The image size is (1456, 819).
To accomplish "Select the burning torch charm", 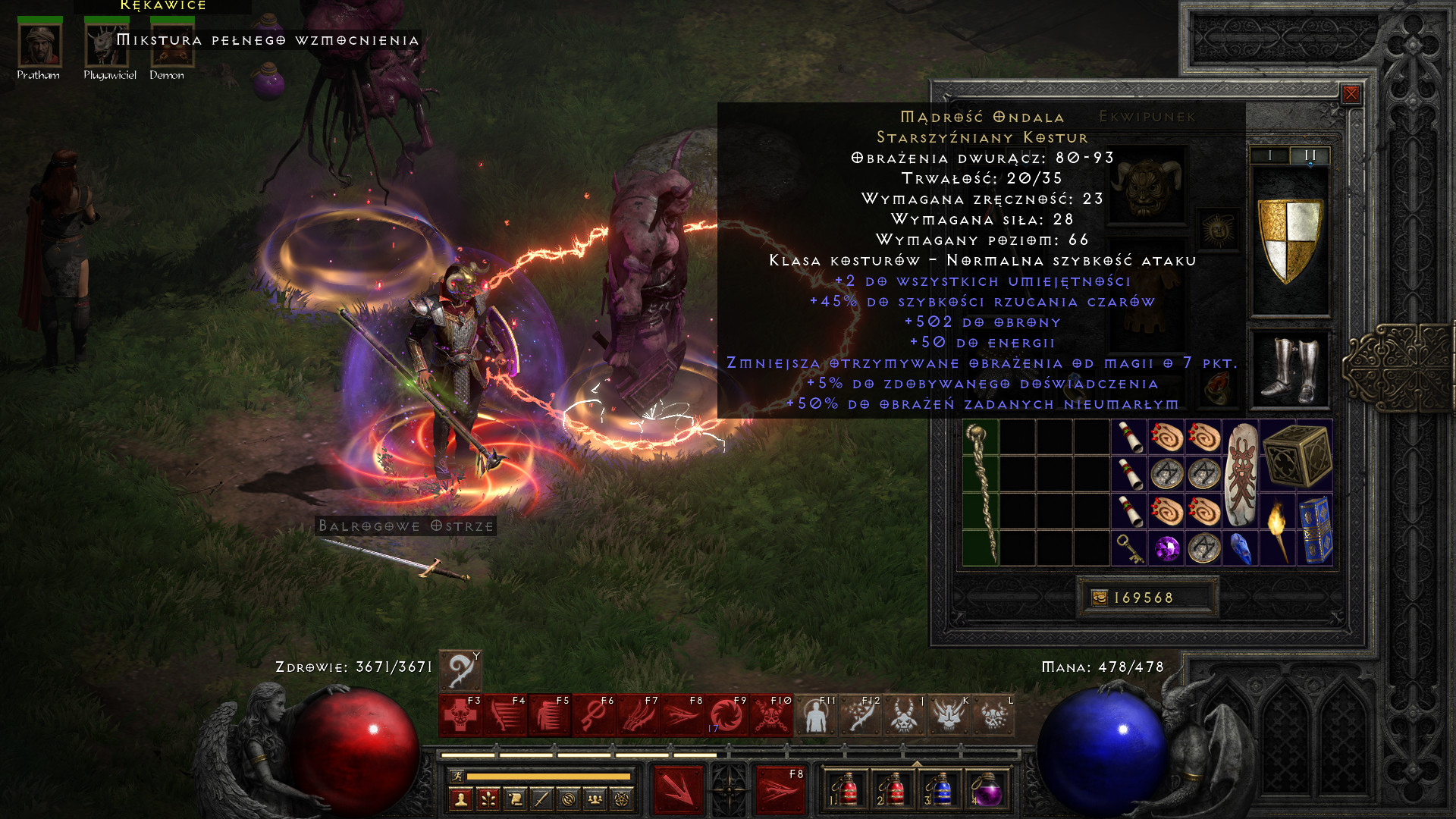I will coord(1278,530).
